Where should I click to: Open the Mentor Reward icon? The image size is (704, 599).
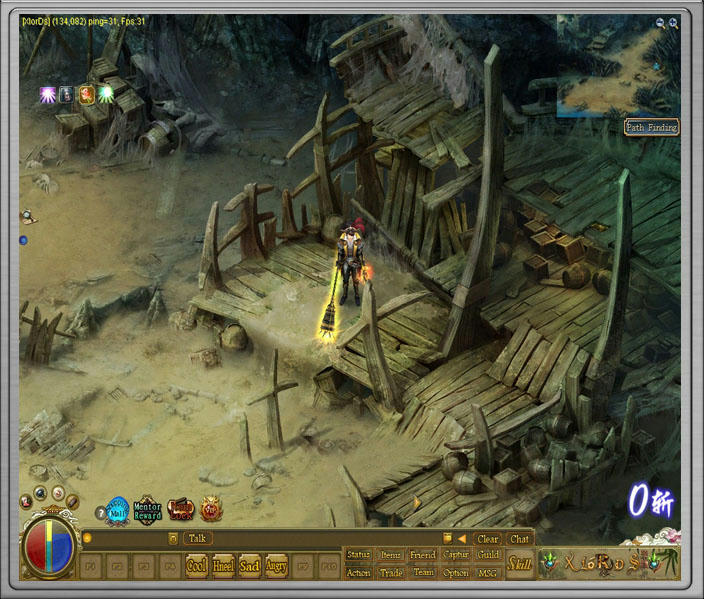tap(148, 510)
